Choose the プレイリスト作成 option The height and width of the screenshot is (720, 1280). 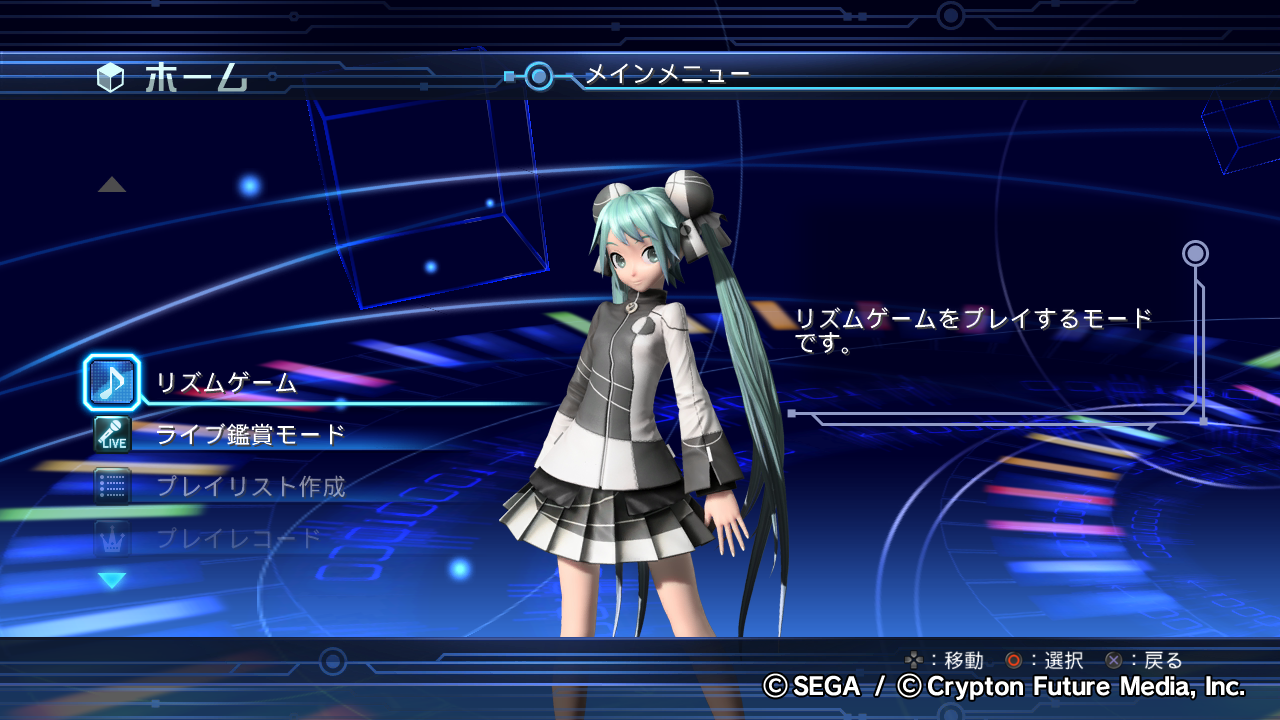coord(250,487)
